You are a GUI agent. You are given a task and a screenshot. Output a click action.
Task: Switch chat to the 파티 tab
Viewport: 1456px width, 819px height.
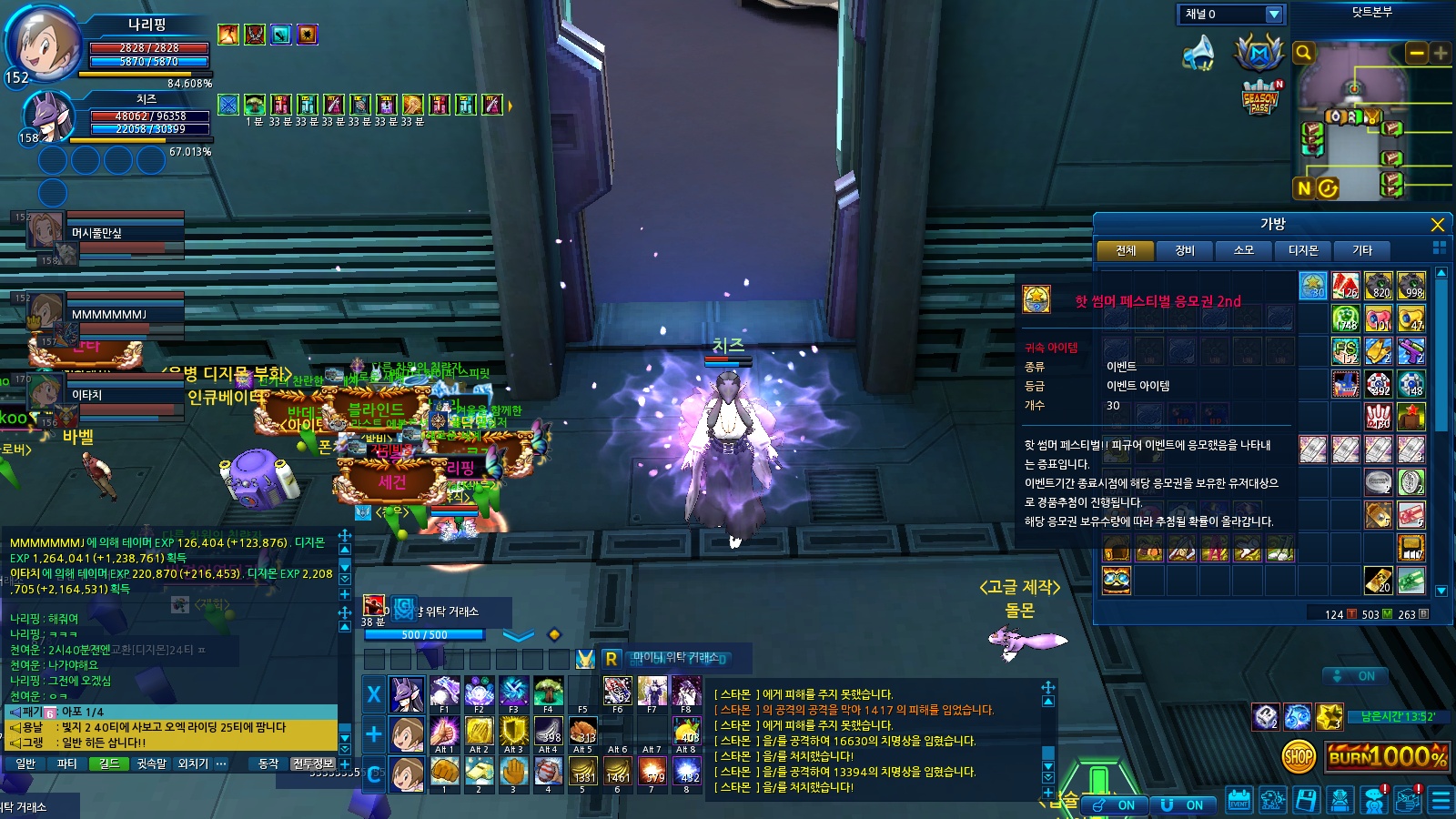66,763
